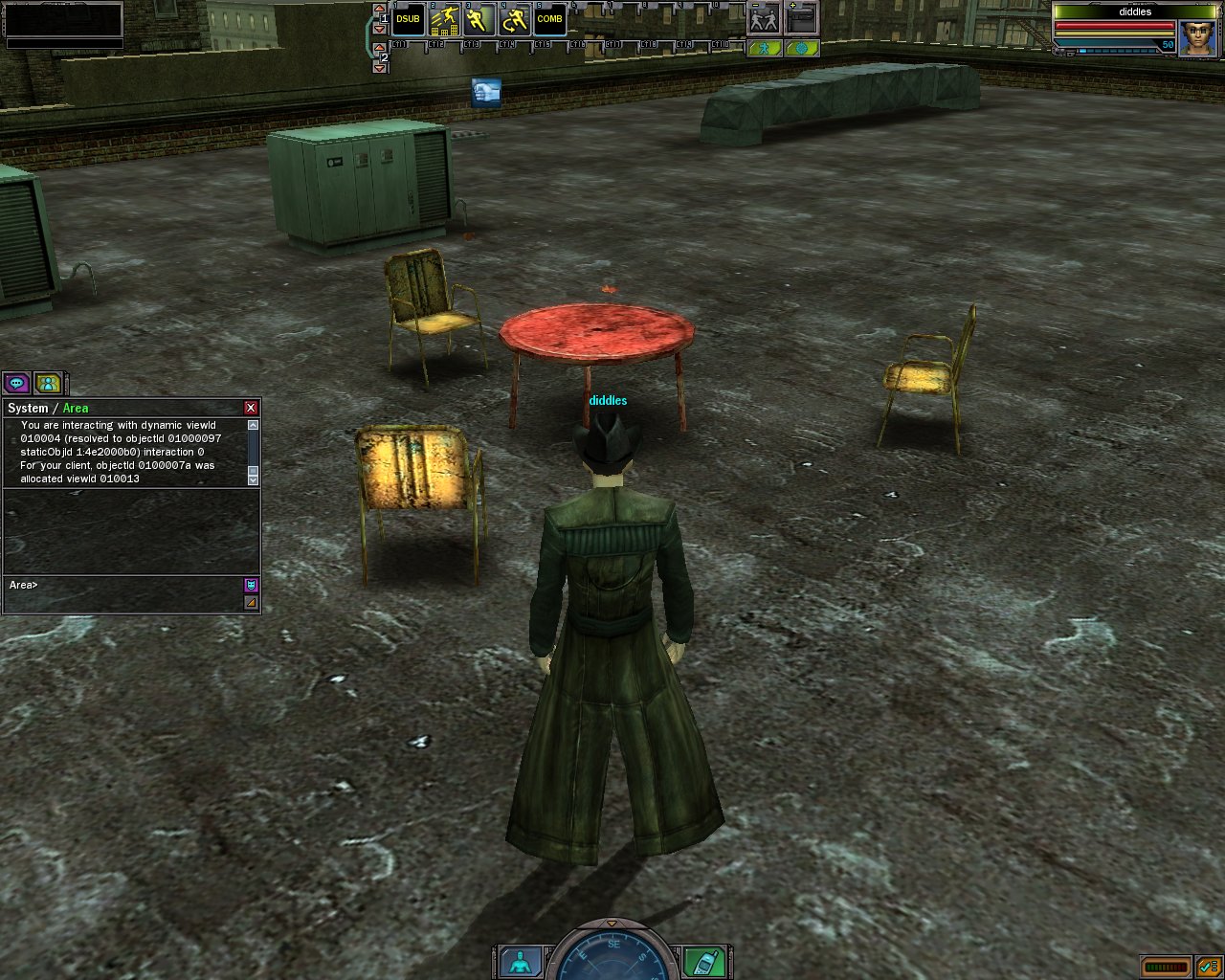Image resolution: width=1225 pixels, height=980 pixels.
Task: Select the COMB hotbar slot
Action: pos(549,19)
